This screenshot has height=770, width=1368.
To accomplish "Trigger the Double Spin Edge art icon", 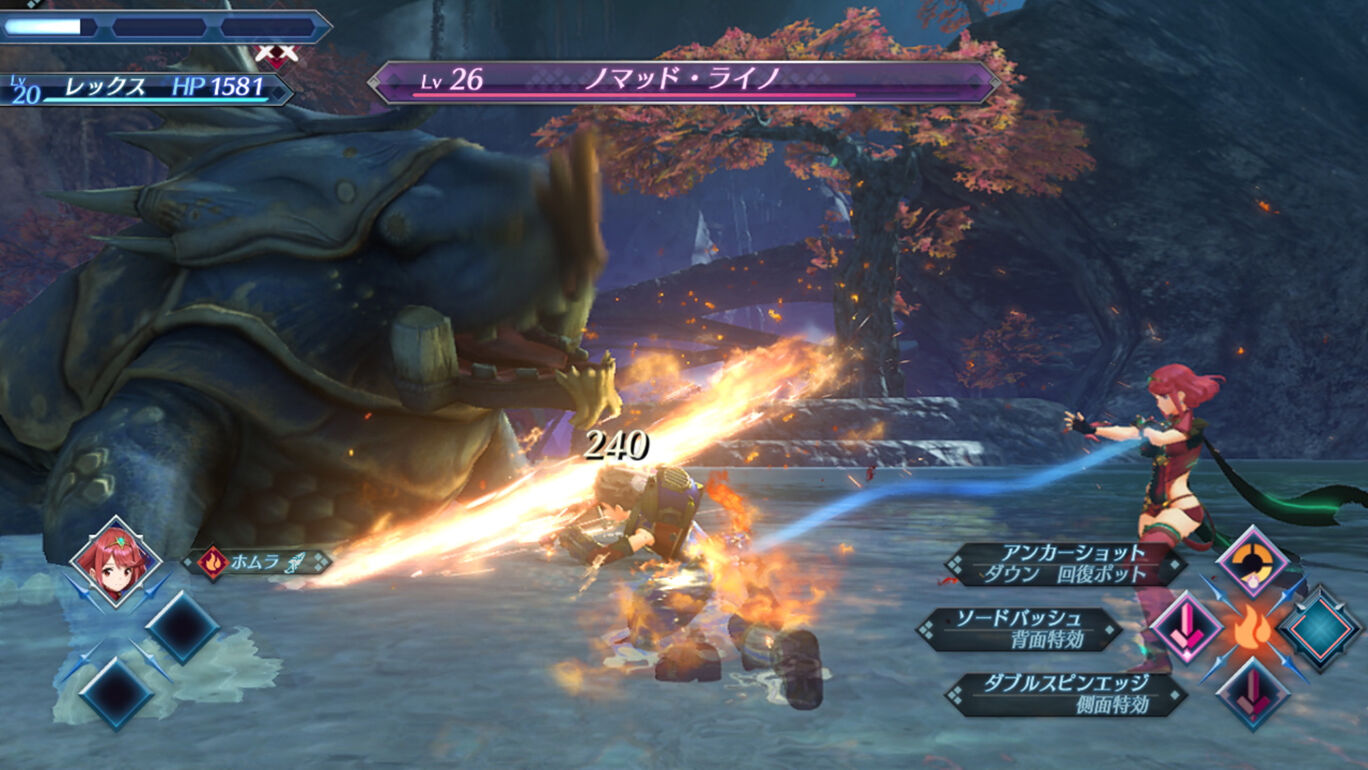I will (1252, 693).
